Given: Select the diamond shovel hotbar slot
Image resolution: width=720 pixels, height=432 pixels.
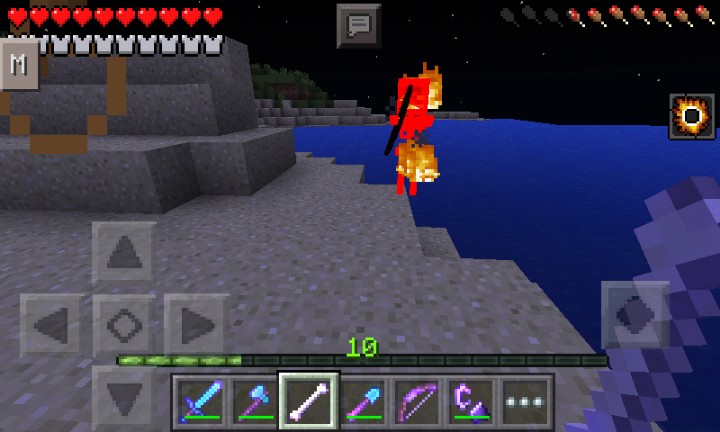Looking at the screenshot, I should pos(362,402).
